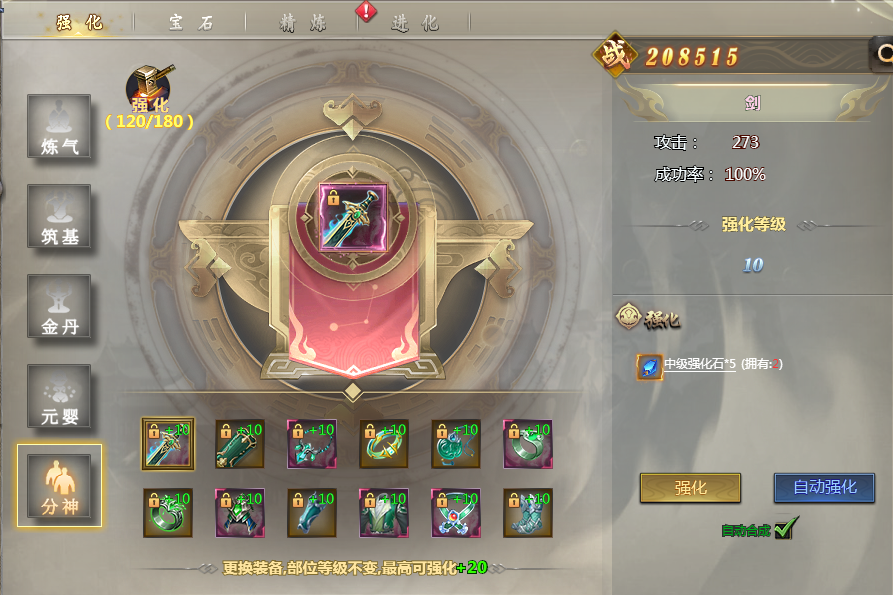
Task: Choose the necklace equipment slot
Action: 312,444
